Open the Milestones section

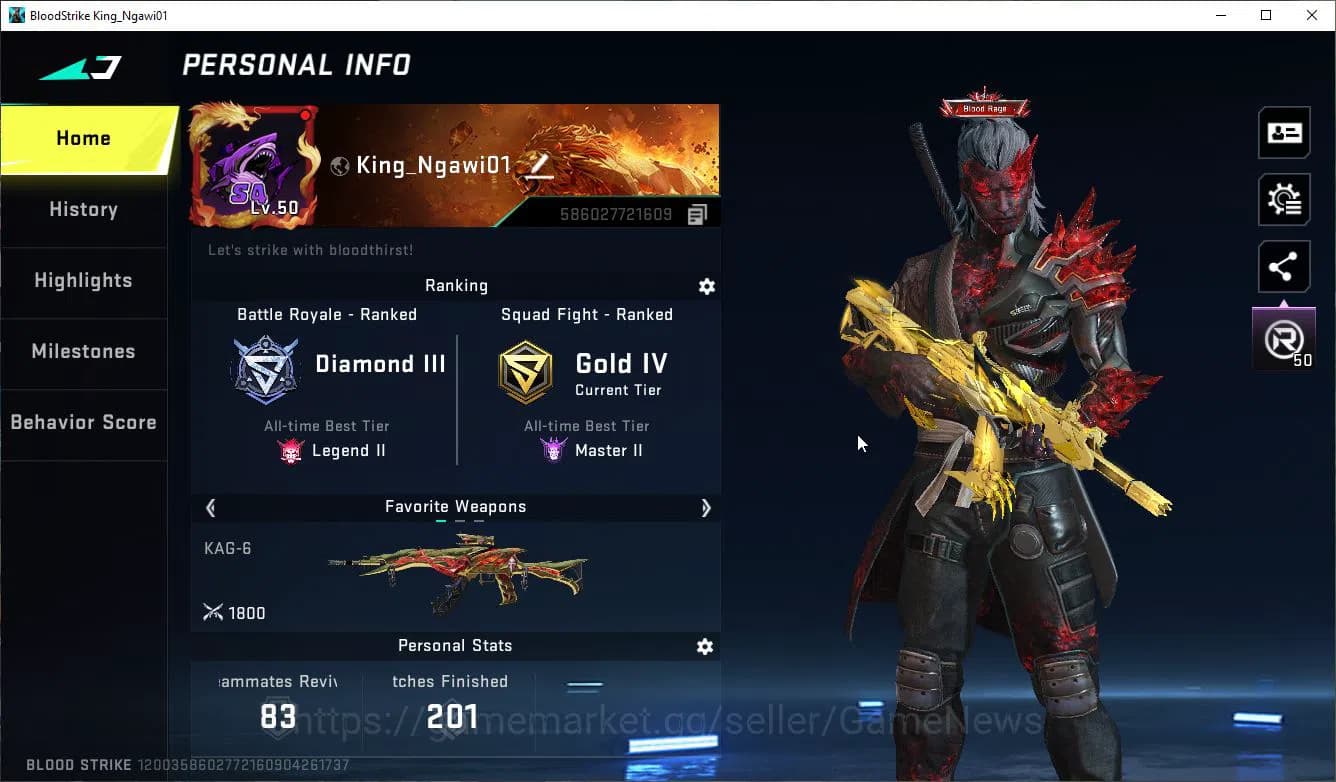pyautogui.click(x=83, y=351)
